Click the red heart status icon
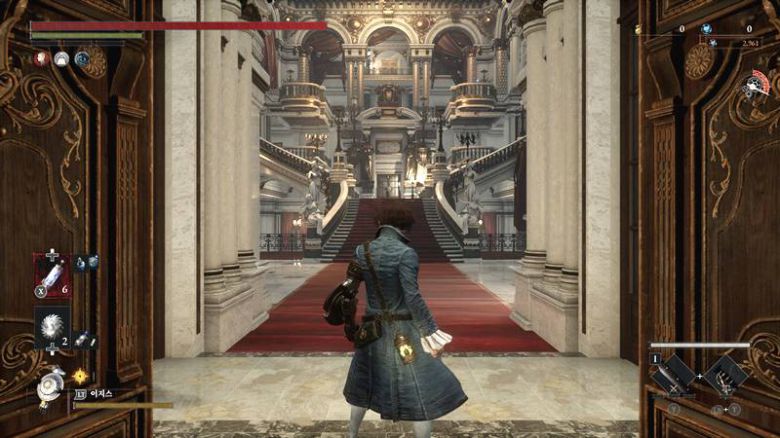This screenshot has width=780, height=438. tap(41, 59)
